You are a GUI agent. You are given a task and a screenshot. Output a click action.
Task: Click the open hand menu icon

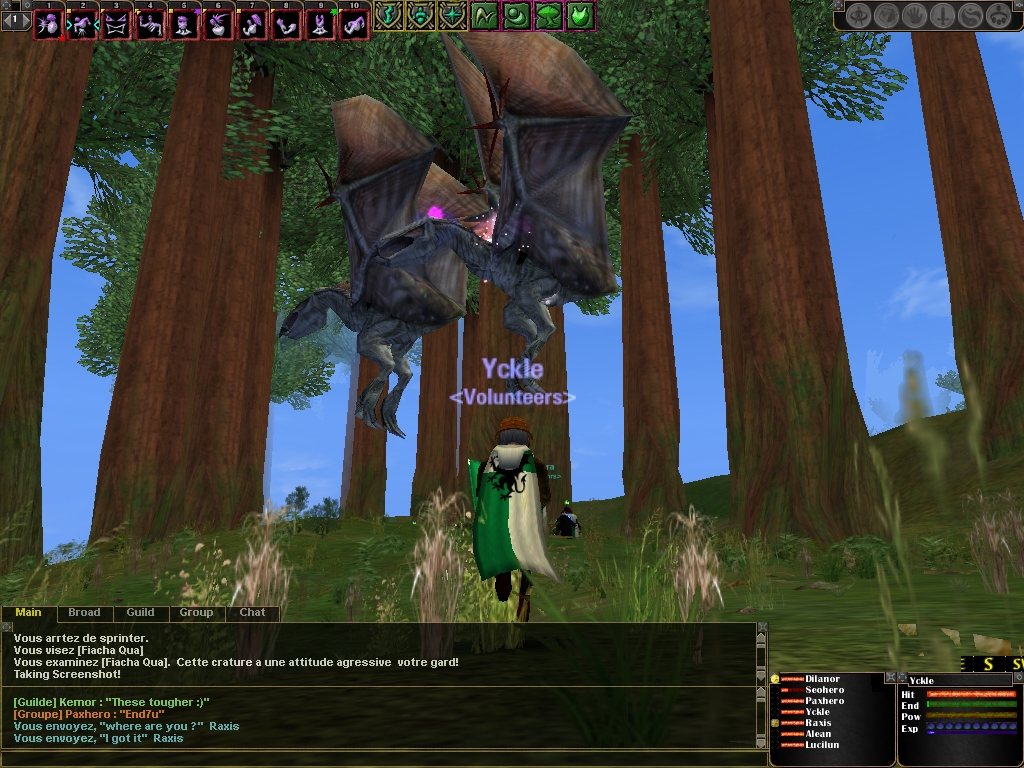(914, 15)
